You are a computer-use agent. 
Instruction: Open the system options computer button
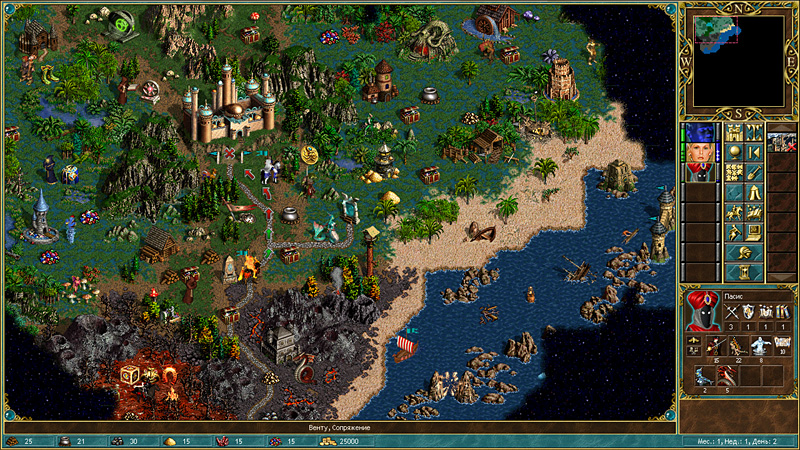[753, 231]
